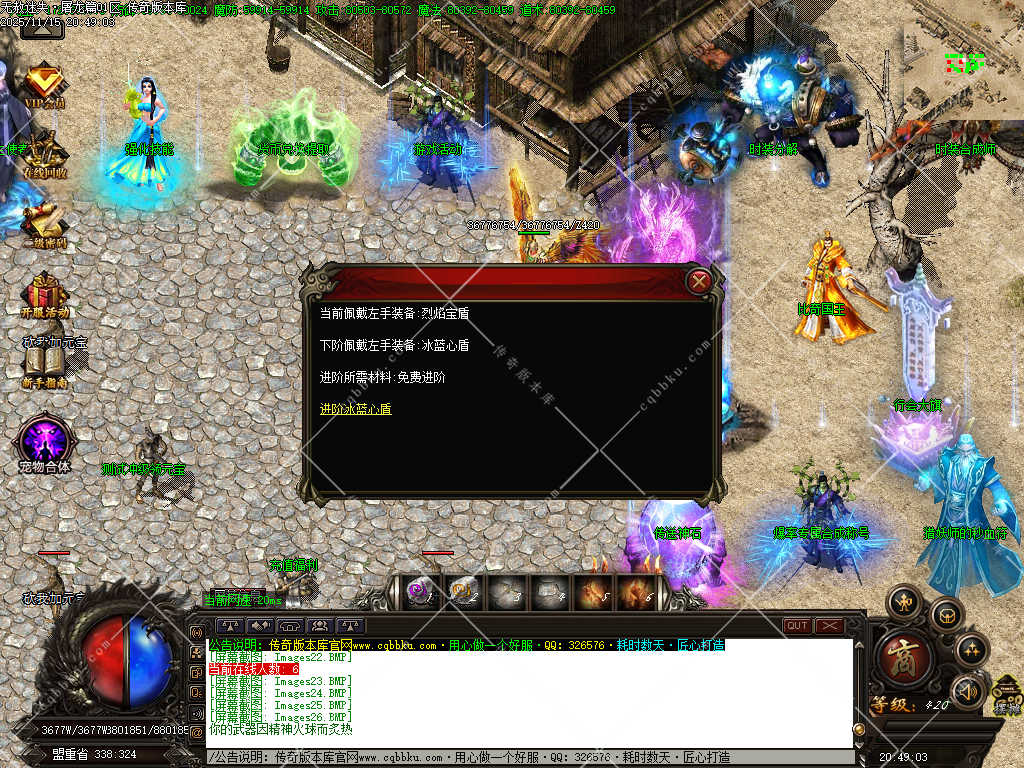Toggle the sound speaker button
1024x768 pixels.
[x=967, y=690]
